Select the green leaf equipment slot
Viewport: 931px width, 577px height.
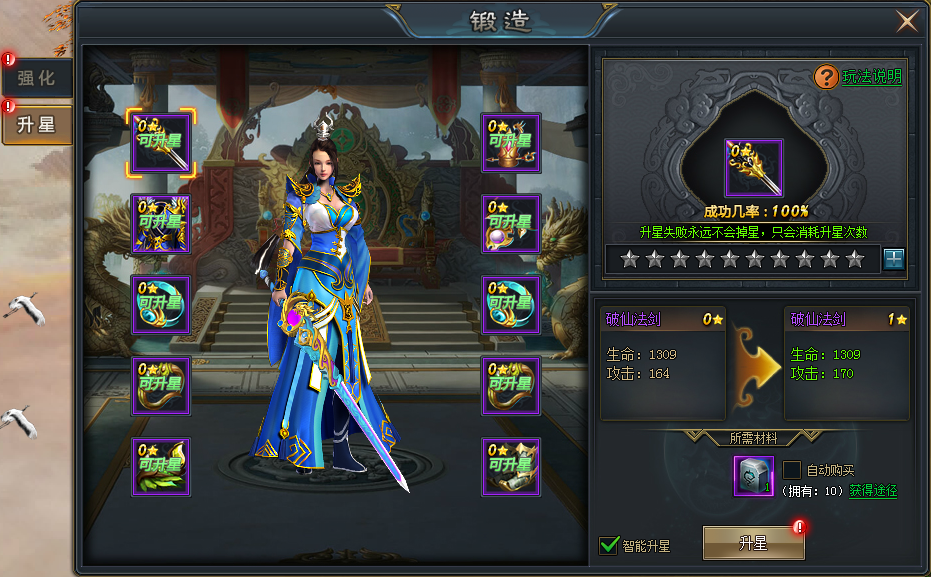coord(161,467)
